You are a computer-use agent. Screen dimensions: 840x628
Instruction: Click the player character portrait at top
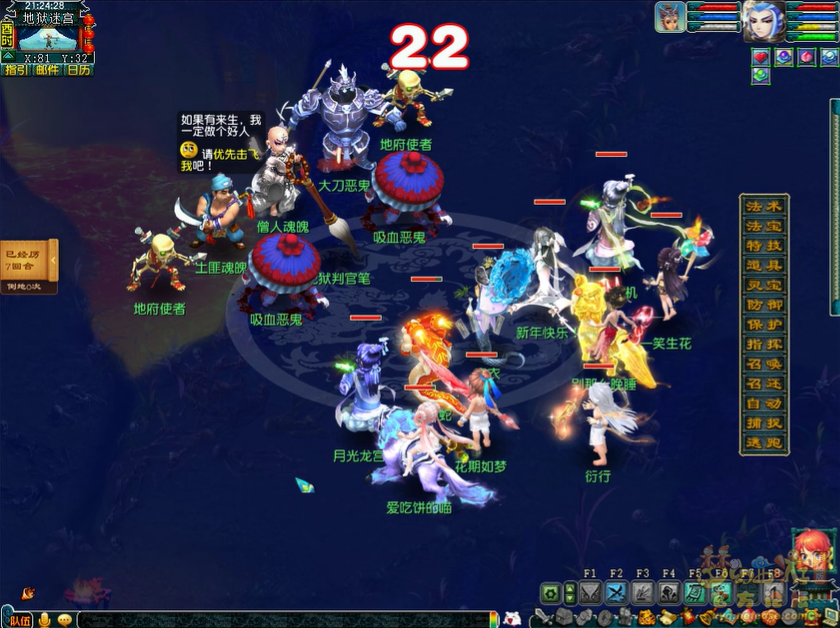(764, 20)
